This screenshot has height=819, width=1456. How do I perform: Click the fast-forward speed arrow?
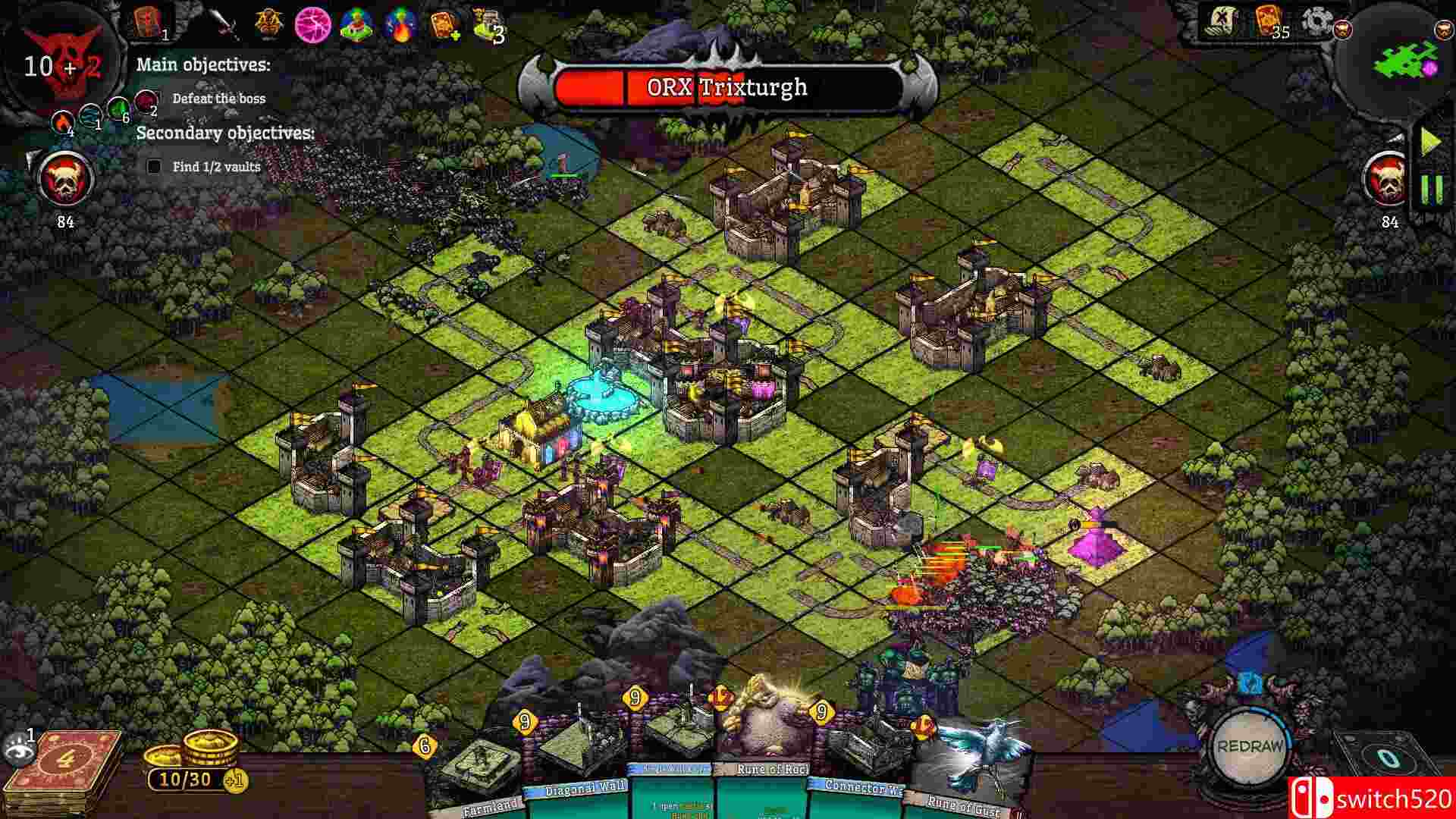(x=1430, y=139)
